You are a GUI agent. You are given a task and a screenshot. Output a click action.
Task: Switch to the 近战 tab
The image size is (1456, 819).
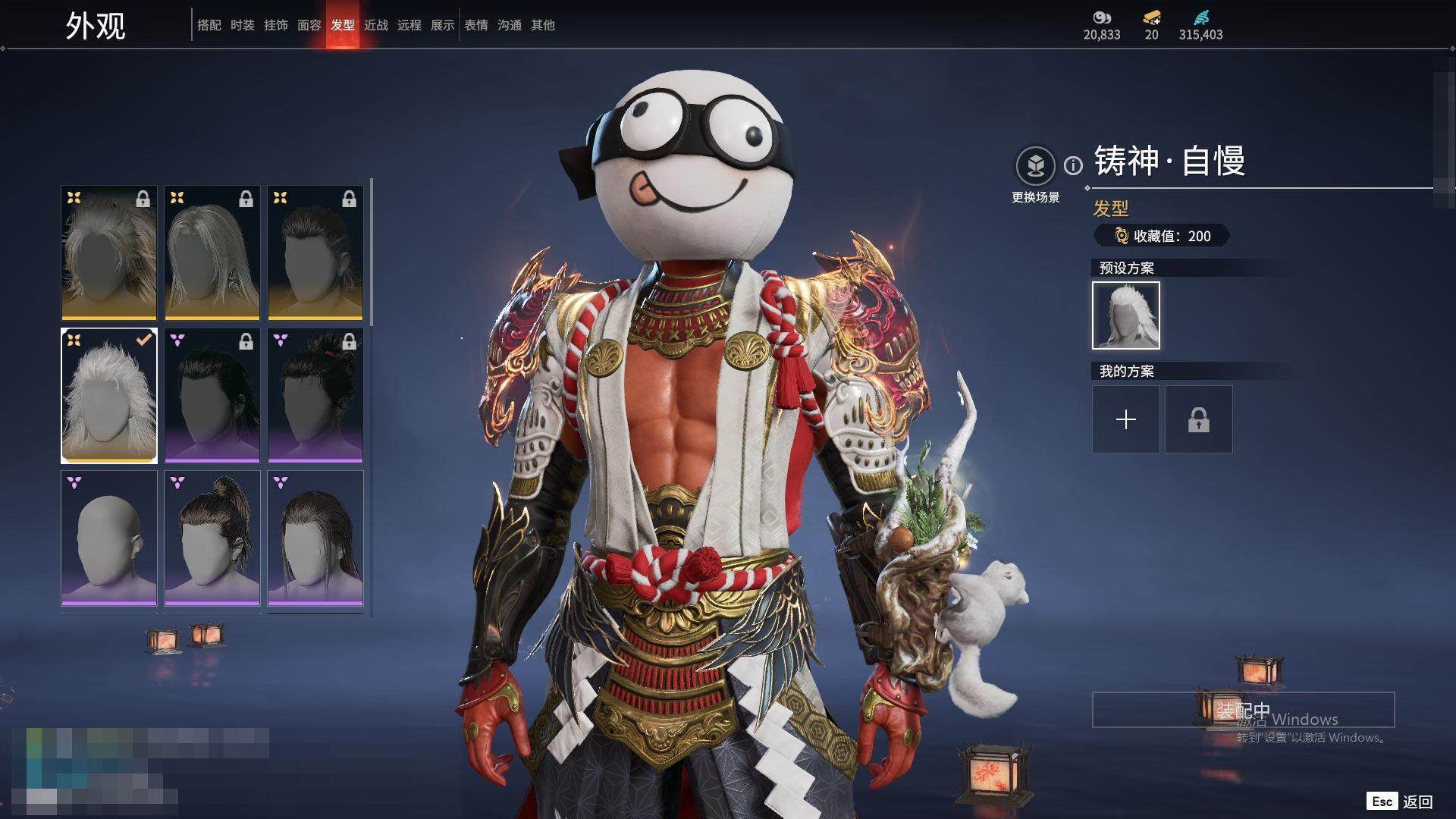click(376, 25)
